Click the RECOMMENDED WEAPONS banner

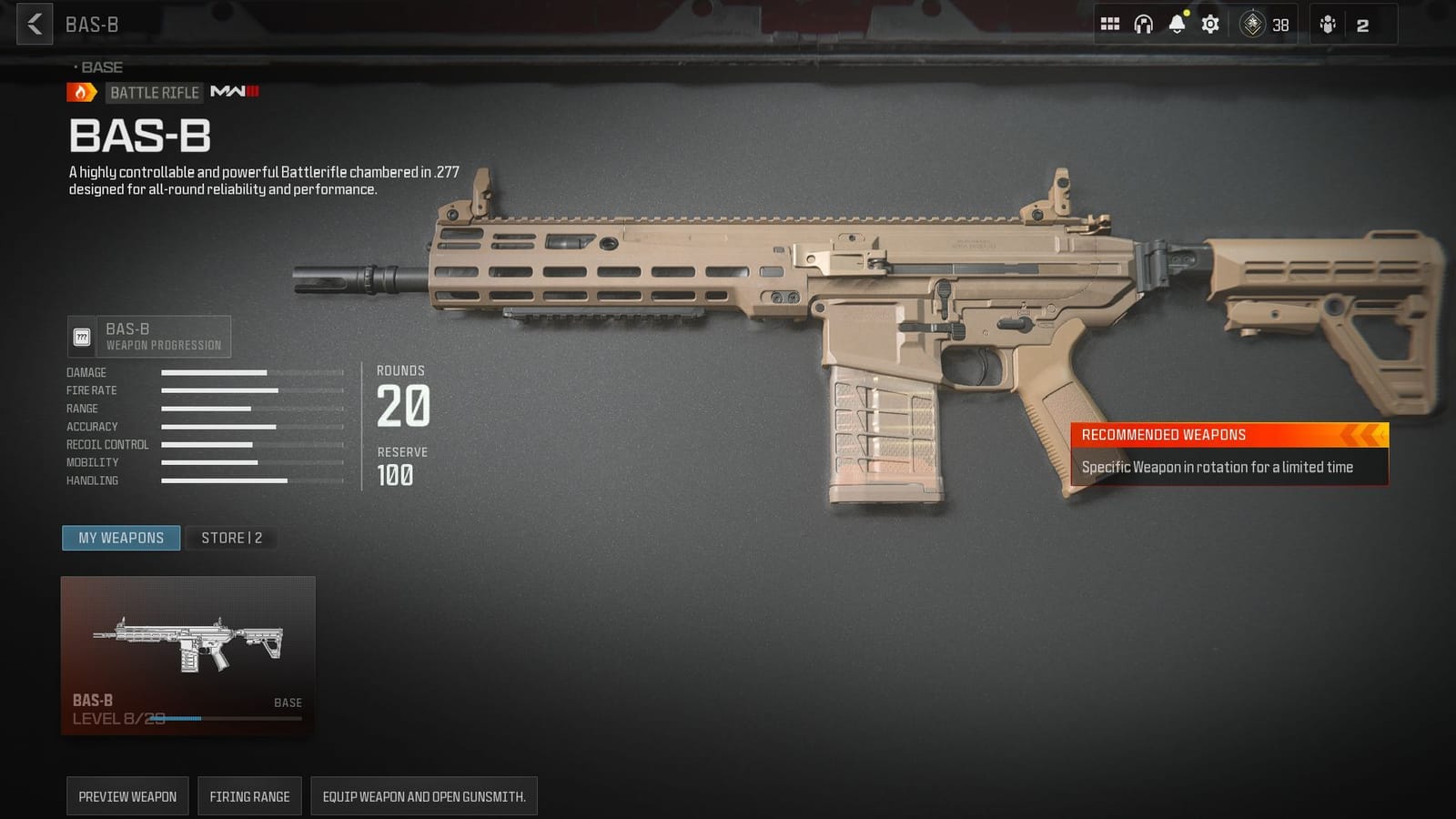tap(1228, 434)
